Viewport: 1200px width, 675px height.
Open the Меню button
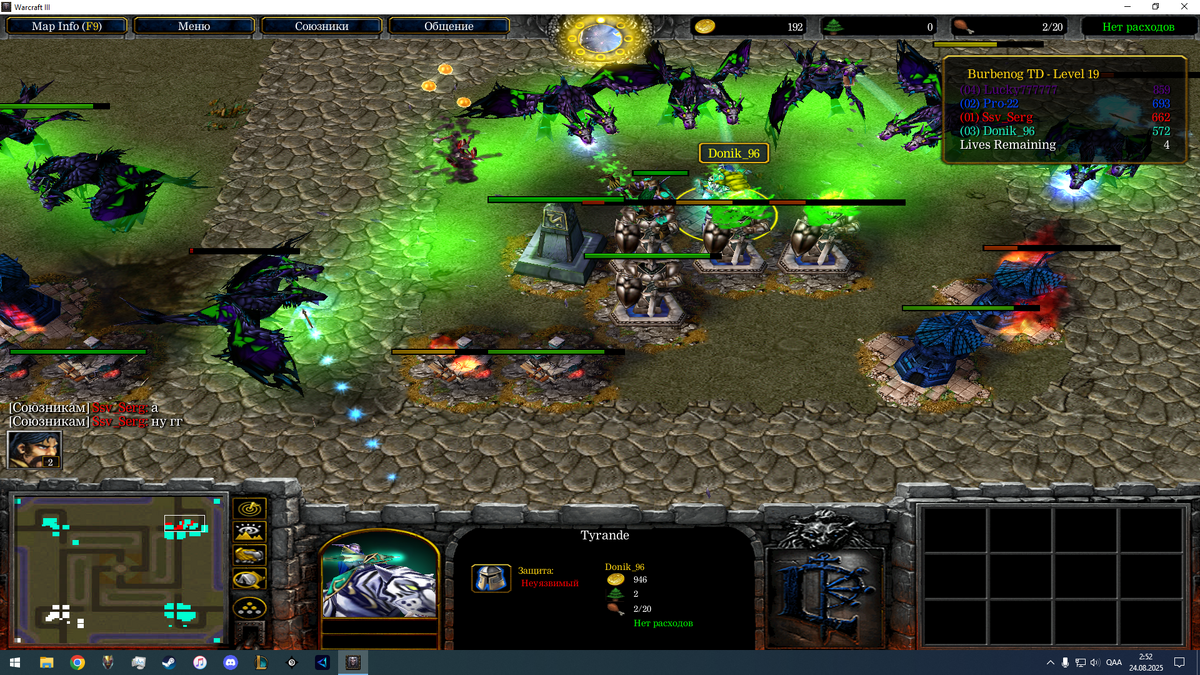(x=194, y=26)
